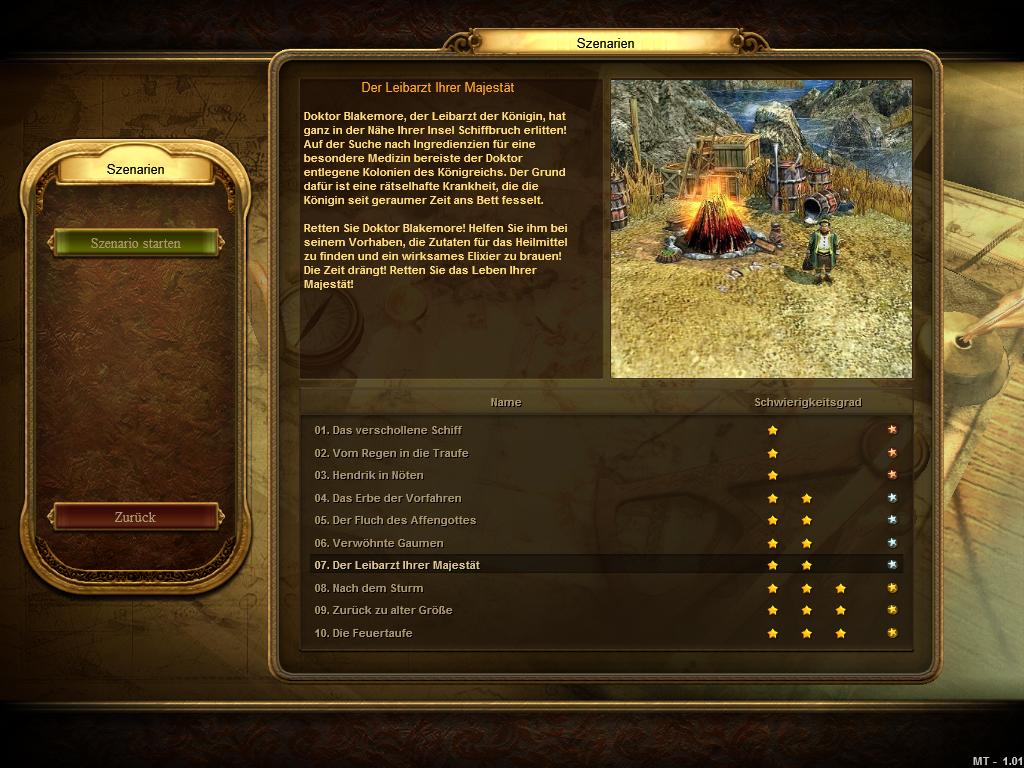Go back with the Zurück button
This screenshot has width=1024, height=768.
pos(136,517)
